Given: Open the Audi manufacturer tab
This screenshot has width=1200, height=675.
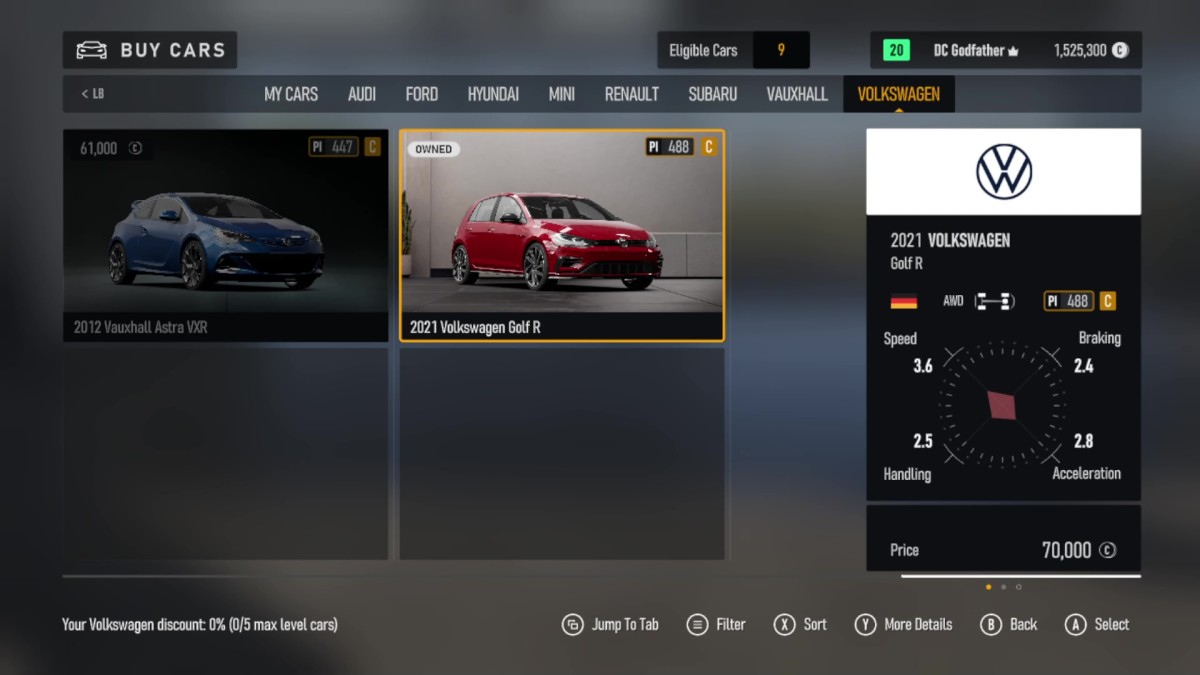Looking at the screenshot, I should point(362,94).
